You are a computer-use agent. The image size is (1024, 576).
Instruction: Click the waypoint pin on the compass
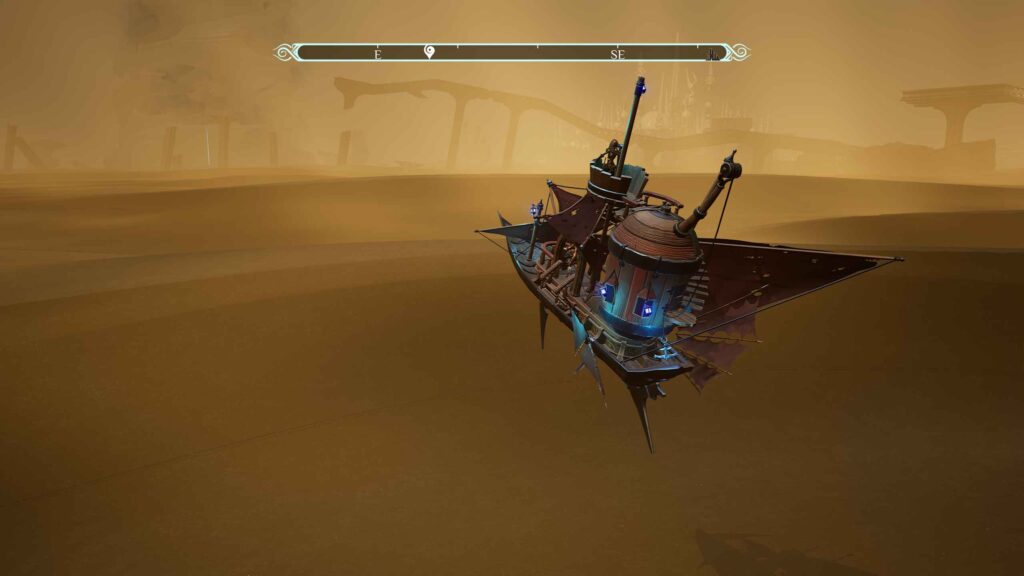tap(429, 52)
